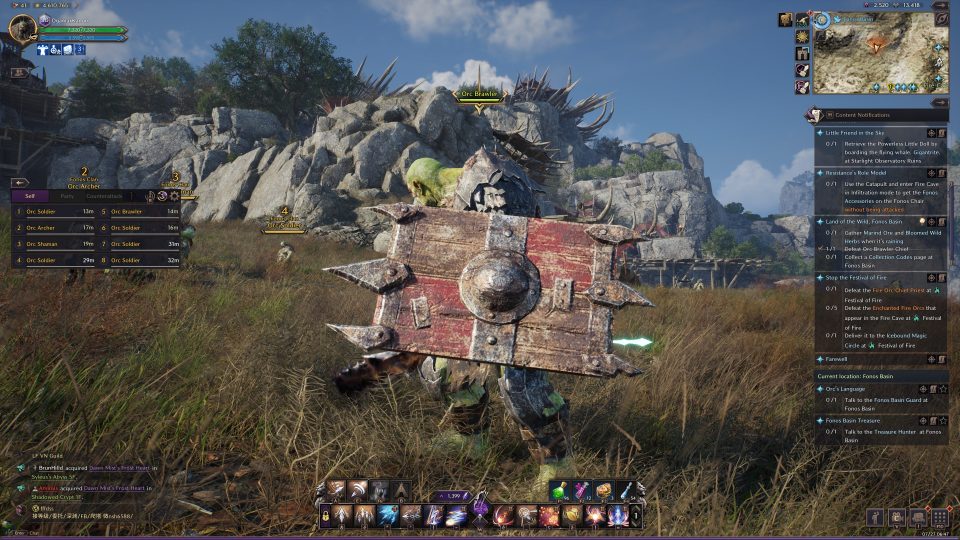Use the pink potion quick slot

581,490
